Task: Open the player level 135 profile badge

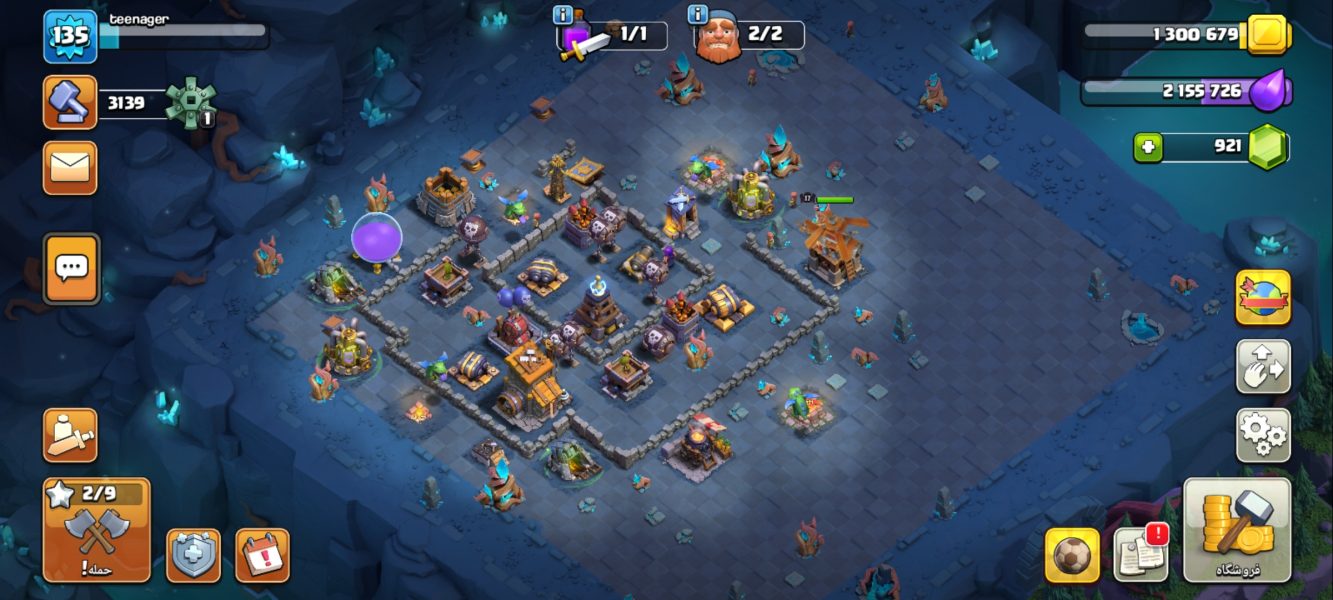Action: tap(70, 36)
